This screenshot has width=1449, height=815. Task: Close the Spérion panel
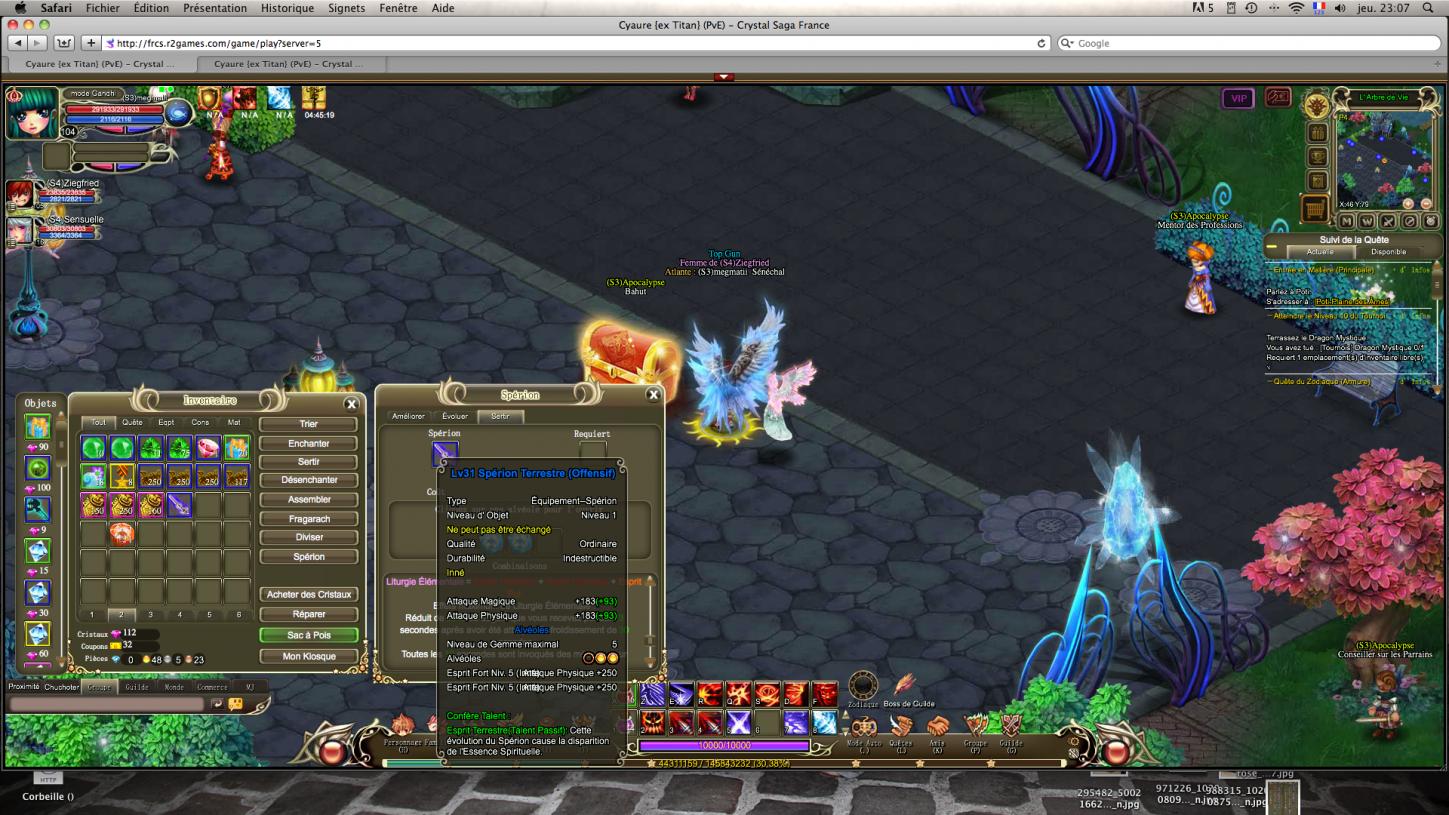653,395
